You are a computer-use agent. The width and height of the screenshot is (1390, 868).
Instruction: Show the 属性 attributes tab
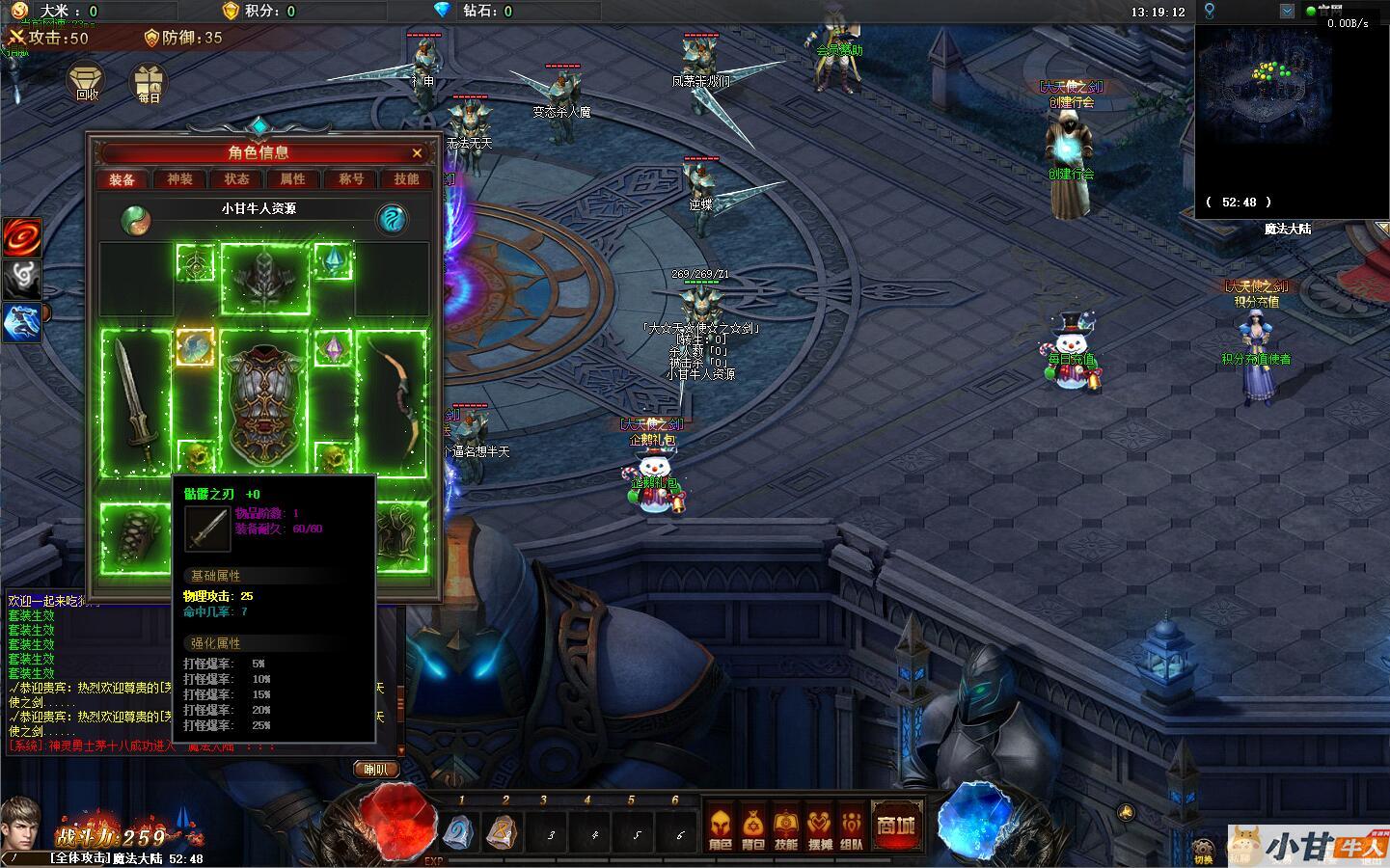[292, 179]
